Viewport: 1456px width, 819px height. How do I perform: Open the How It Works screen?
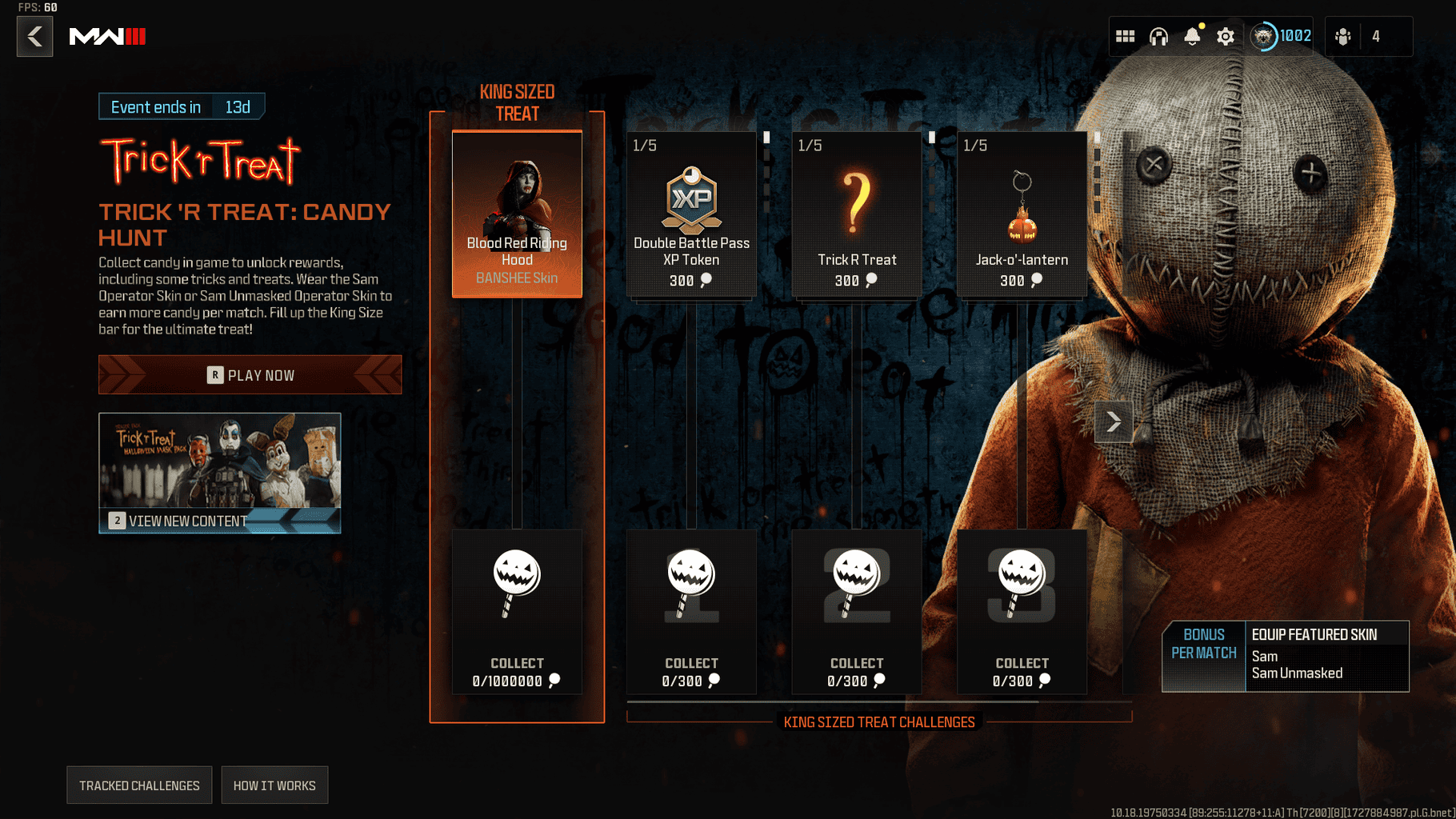pyautogui.click(x=274, y=785)
